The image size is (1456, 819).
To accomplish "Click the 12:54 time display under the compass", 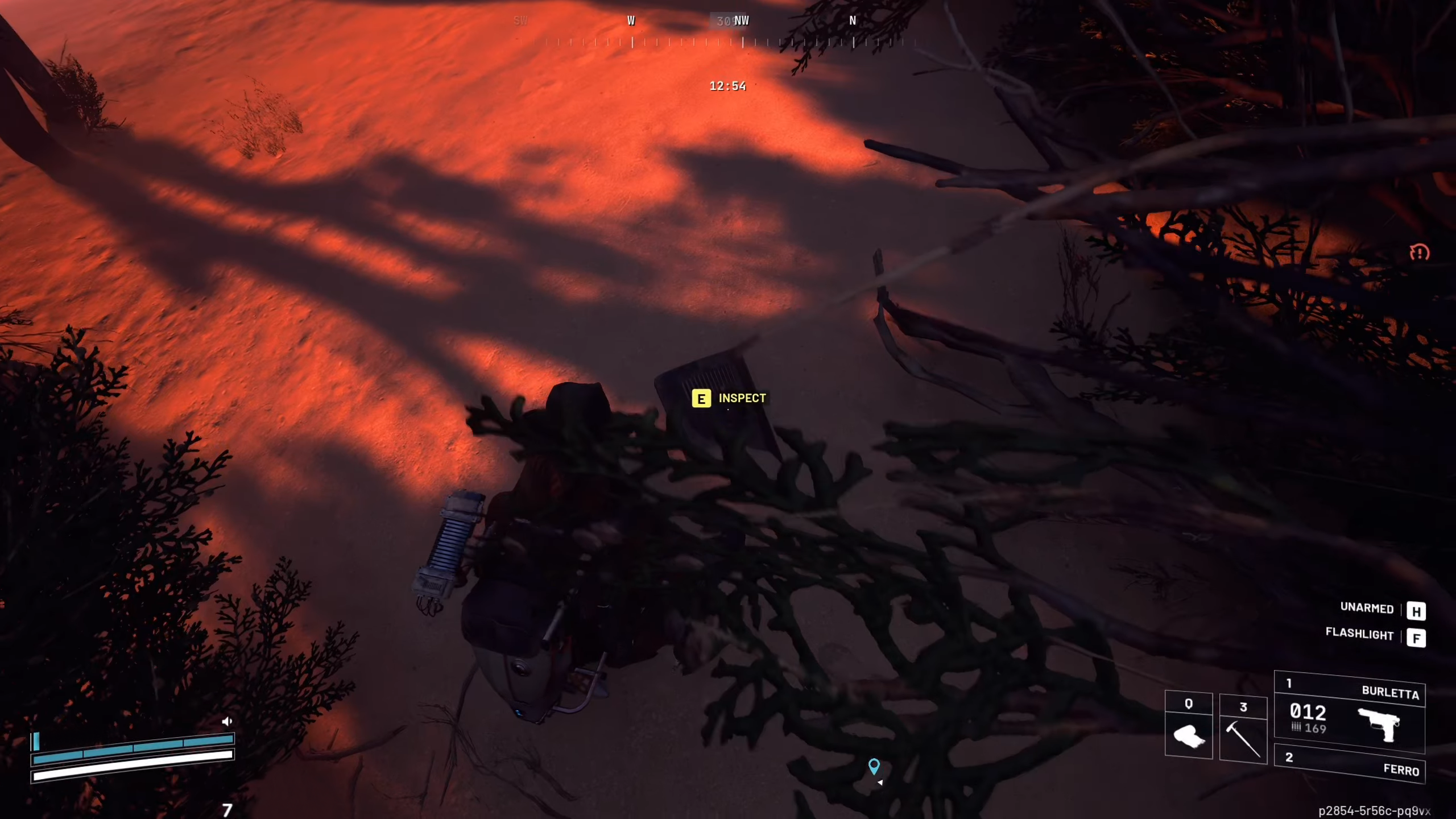I will pyautogui.click(x=728, y=86).
